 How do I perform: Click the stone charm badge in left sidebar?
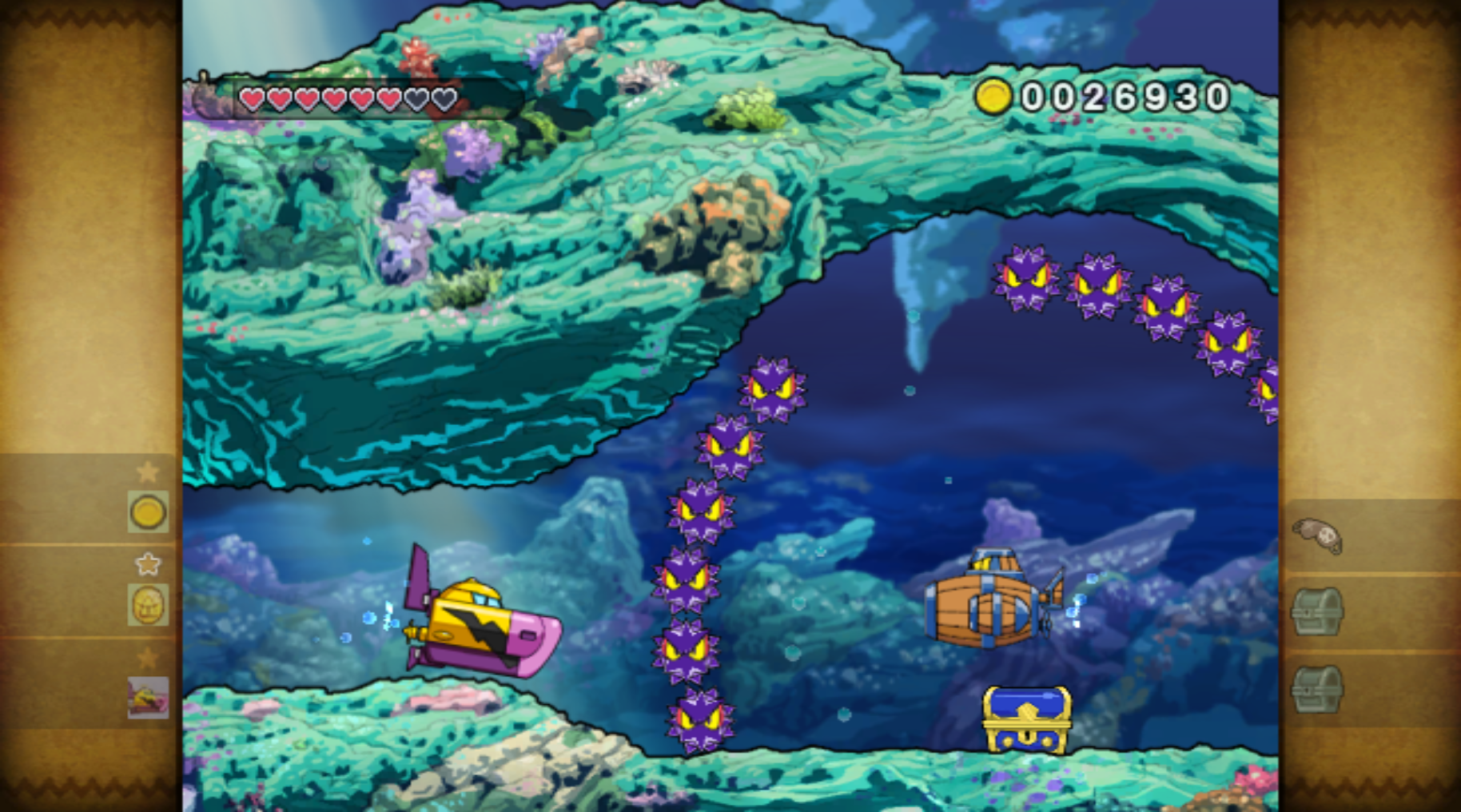(x=146, y=606)
